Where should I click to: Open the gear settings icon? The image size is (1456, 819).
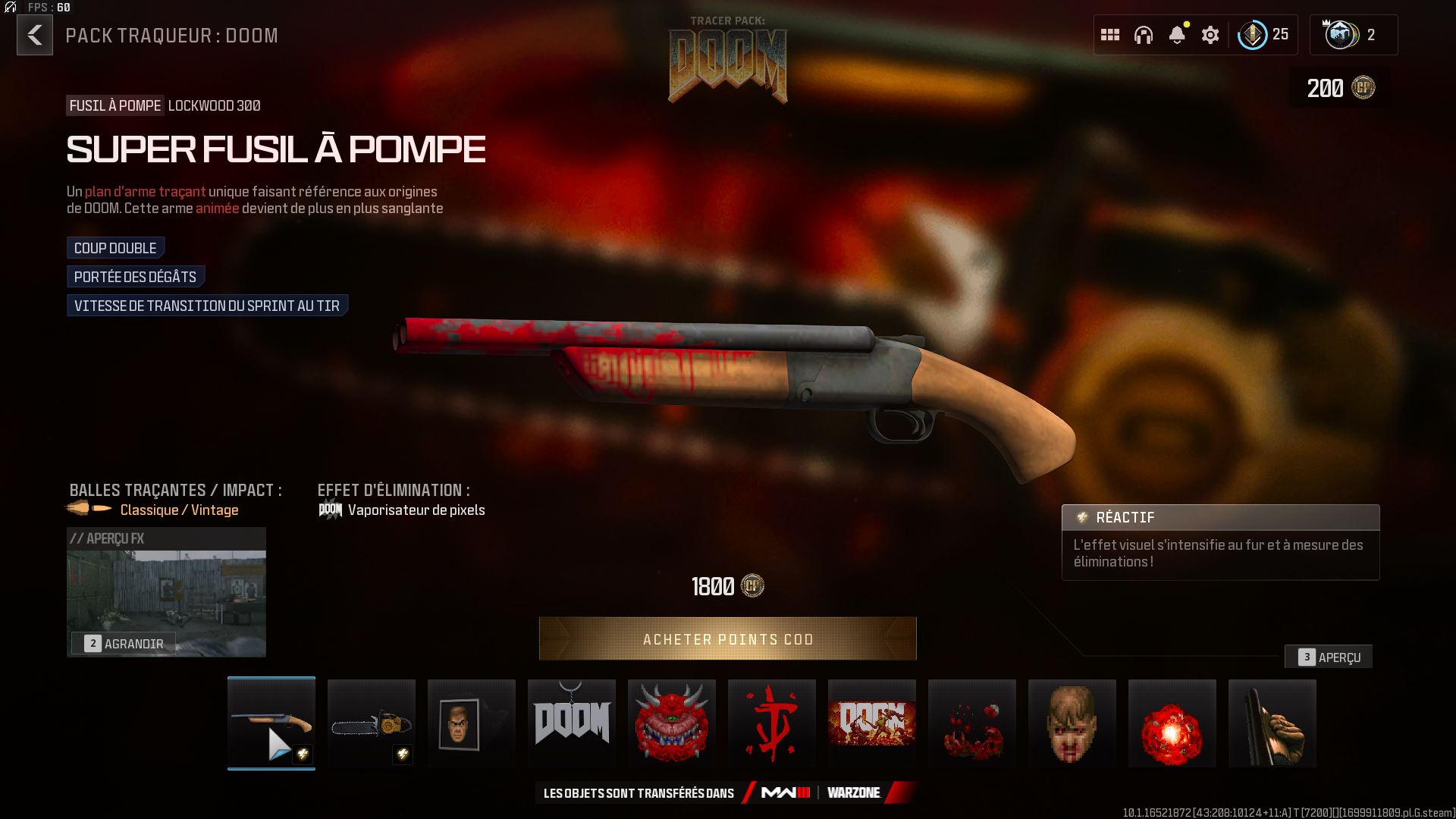tap(1210, 35)
